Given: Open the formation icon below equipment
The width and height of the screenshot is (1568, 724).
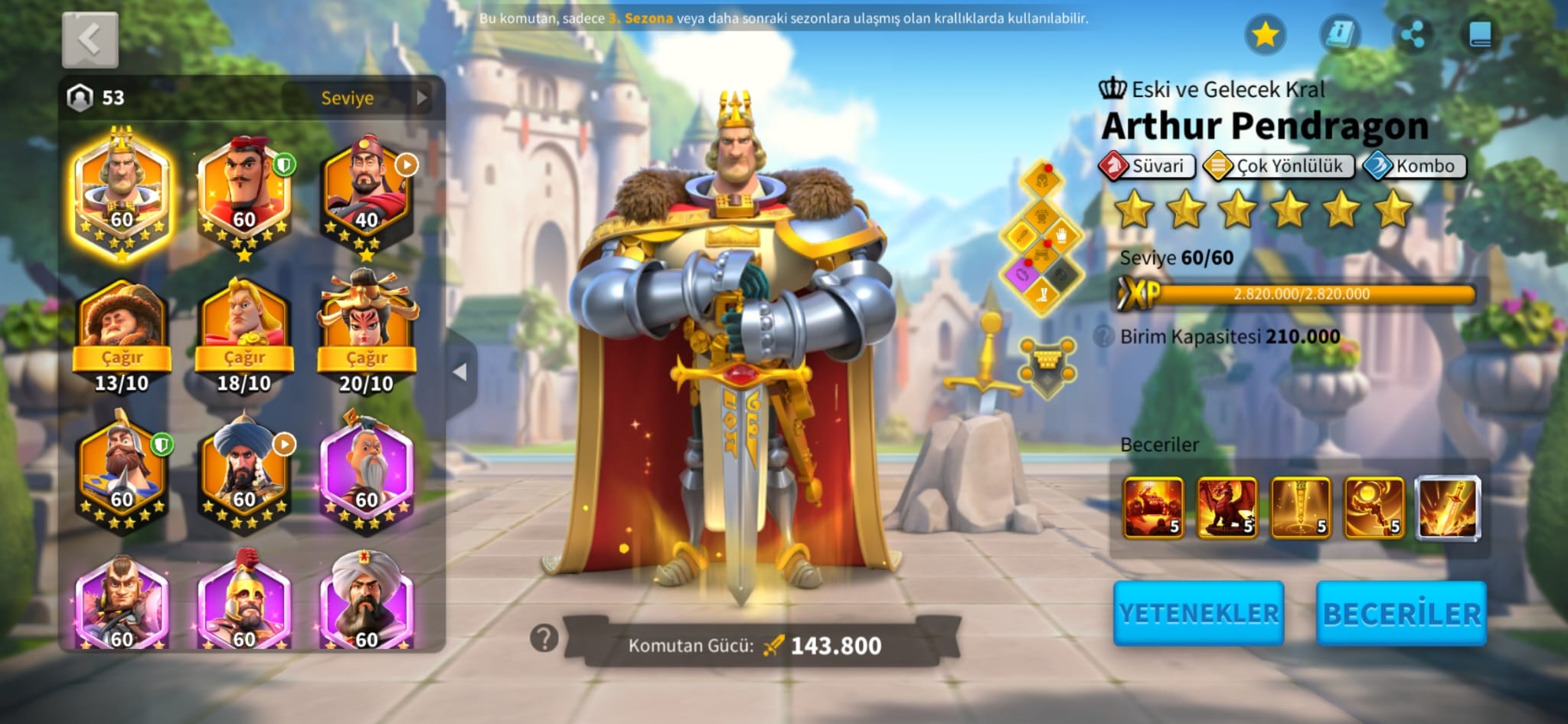Looking at the screenshot, I should point(1047,365).
